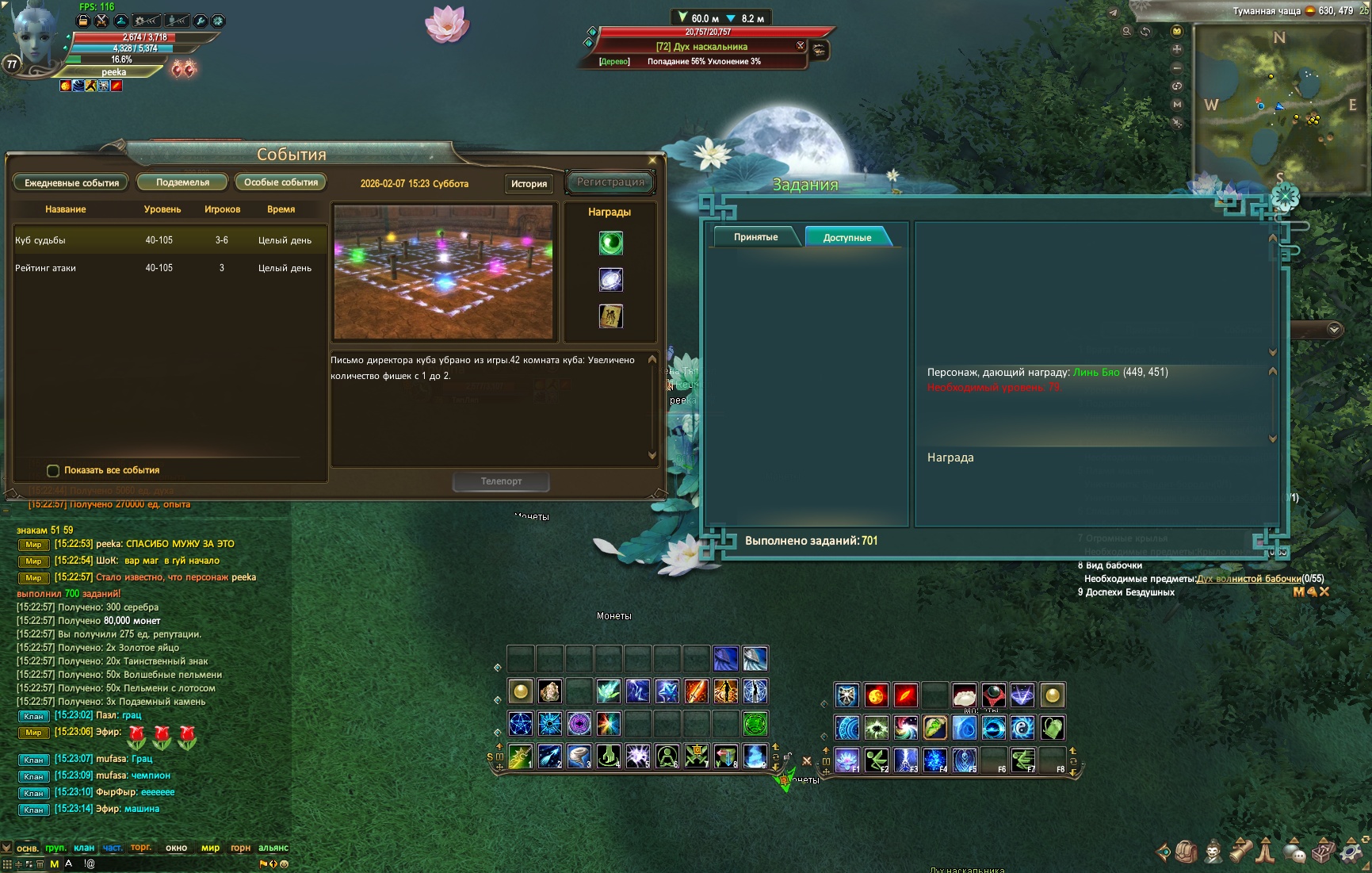Open the Подземелья events tab
The height and width of the screenshot is (873, 1372).
182,182
